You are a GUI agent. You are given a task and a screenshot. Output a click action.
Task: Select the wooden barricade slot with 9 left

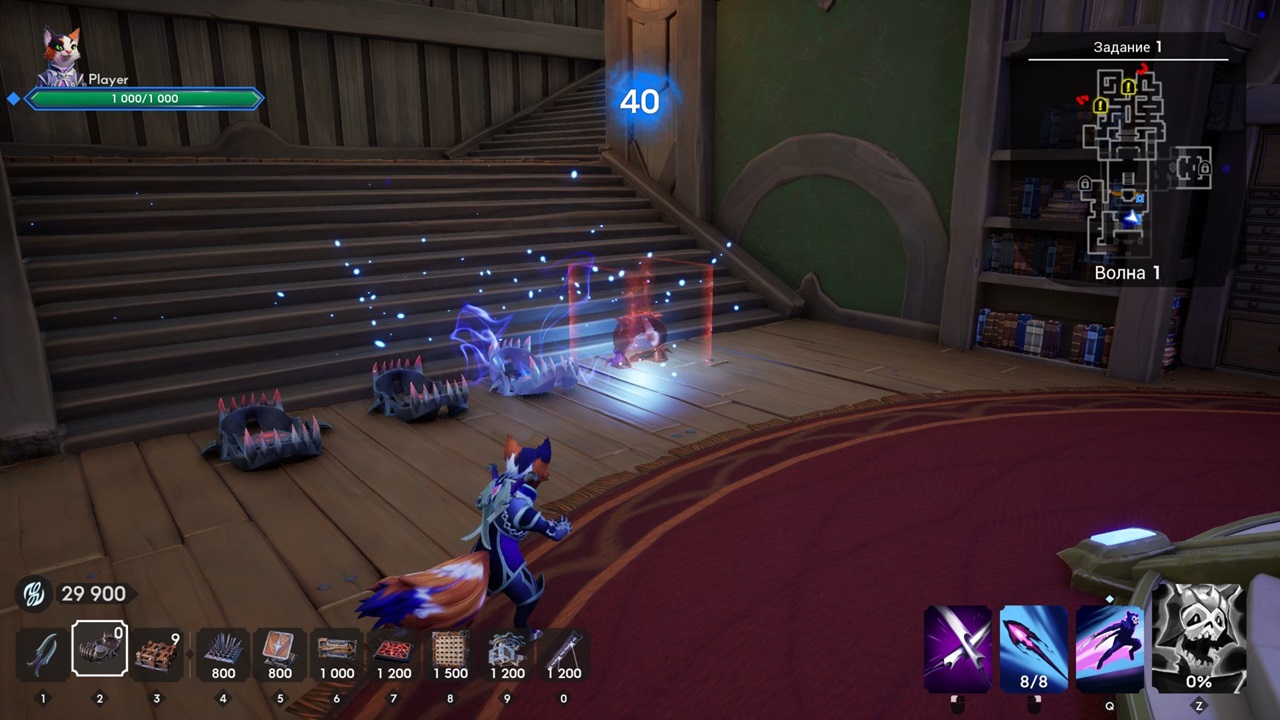[157, 653]
